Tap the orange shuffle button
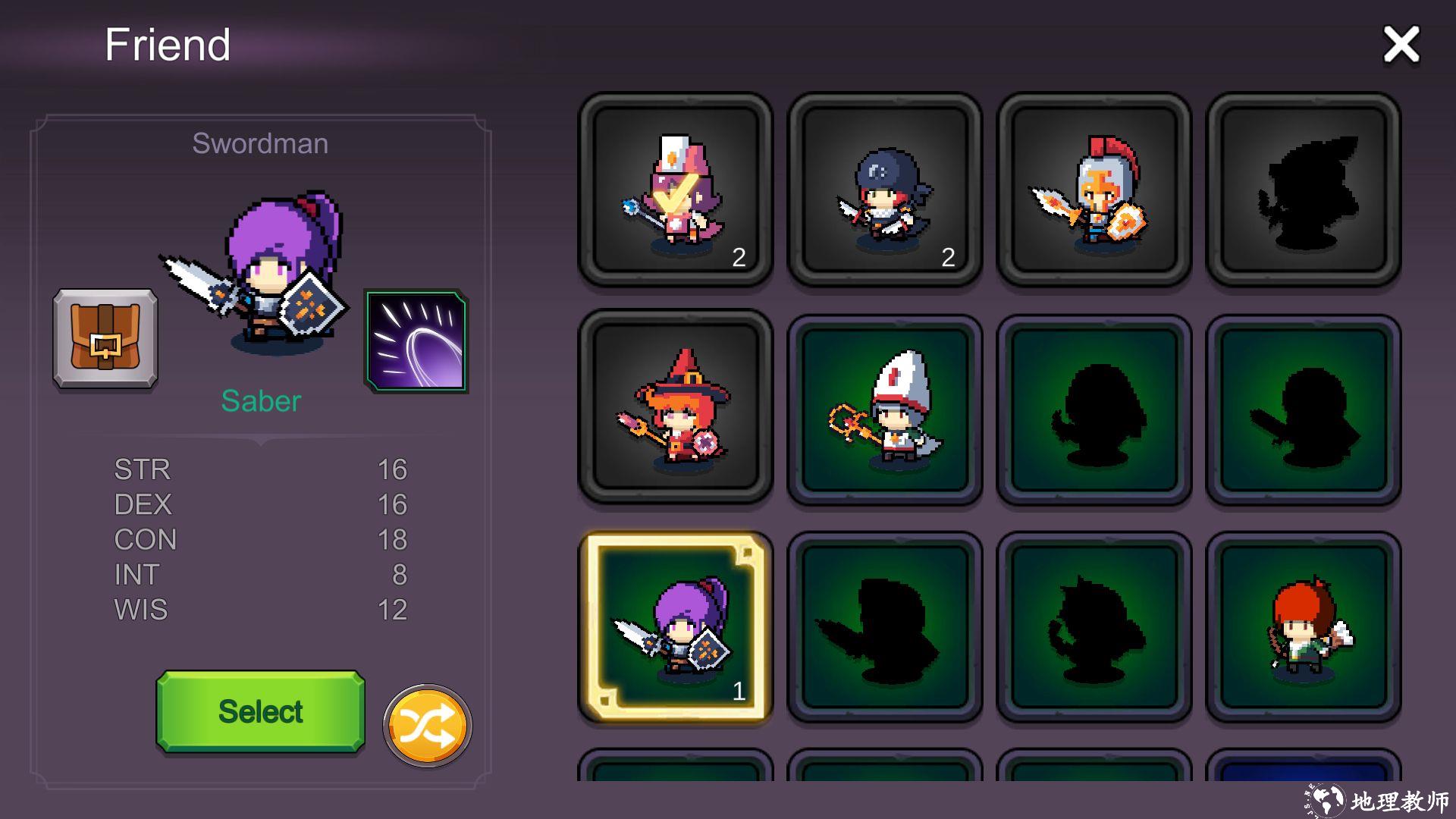1456x819 pixels. [427, 726]
